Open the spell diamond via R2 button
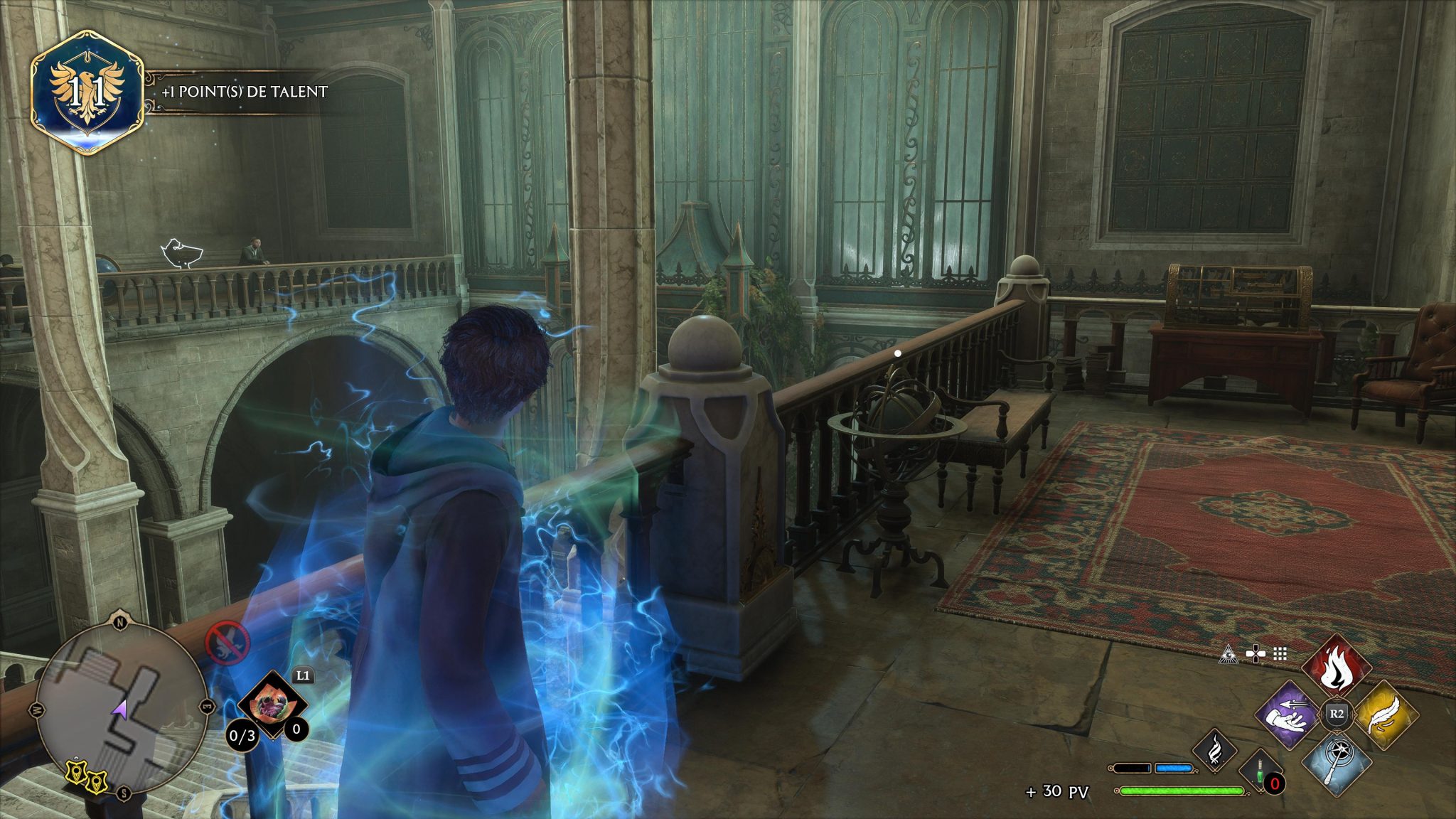Viewport: 1456px width, 819px height. point(1337,714)
